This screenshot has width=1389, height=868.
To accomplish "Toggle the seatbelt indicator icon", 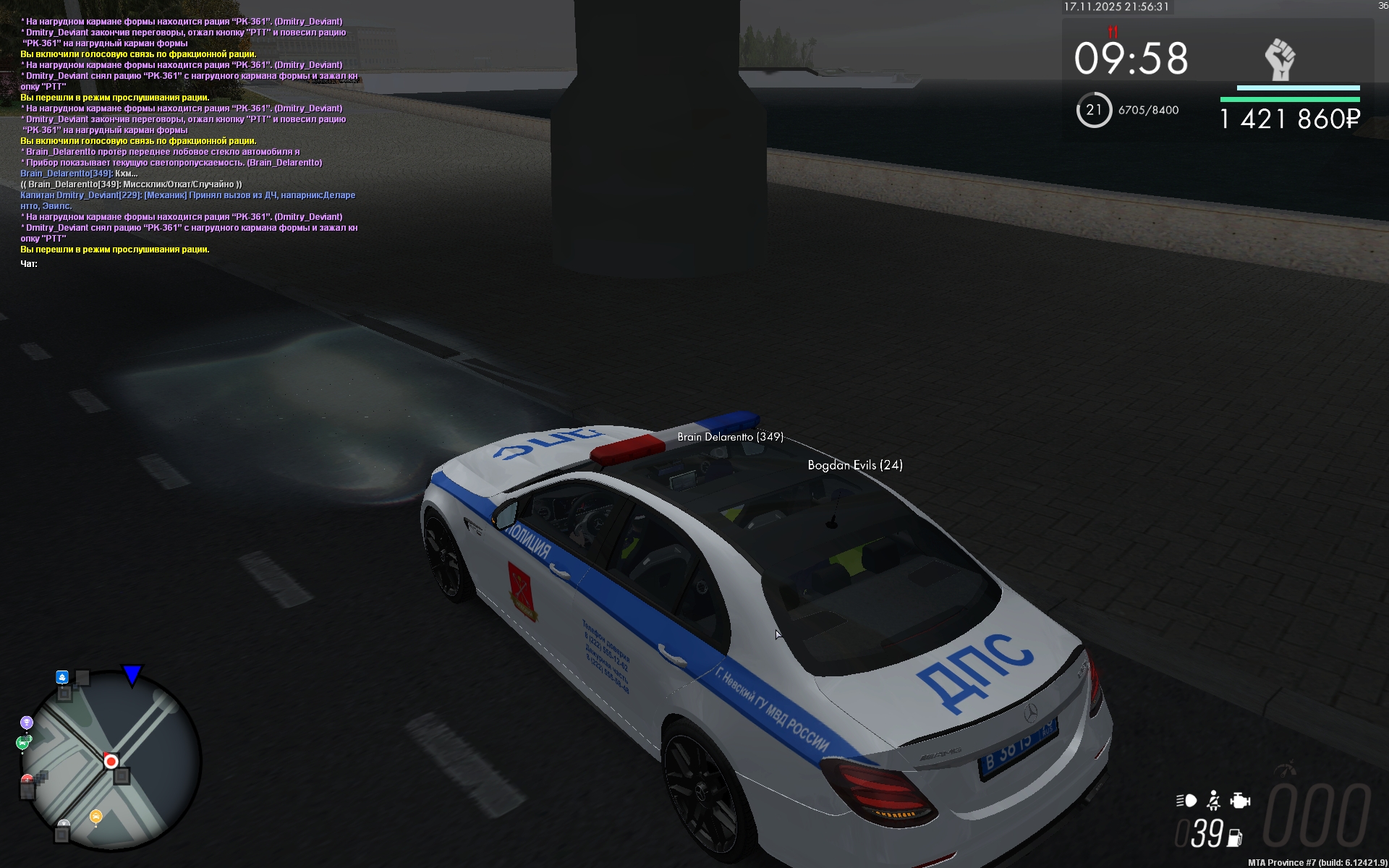I will click(x=1213, y=801).
